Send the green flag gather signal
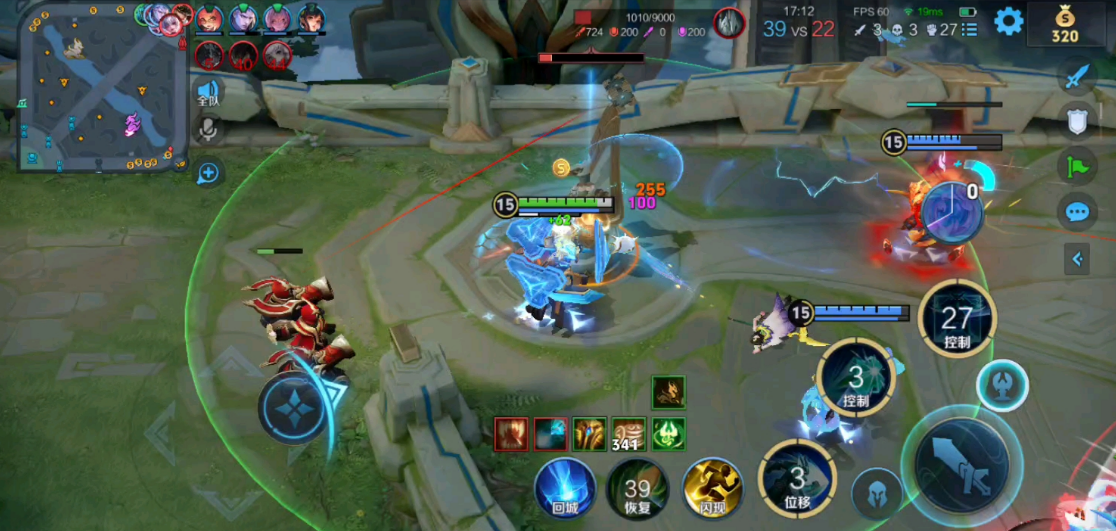The image size is (1116, 531). 1077,165
